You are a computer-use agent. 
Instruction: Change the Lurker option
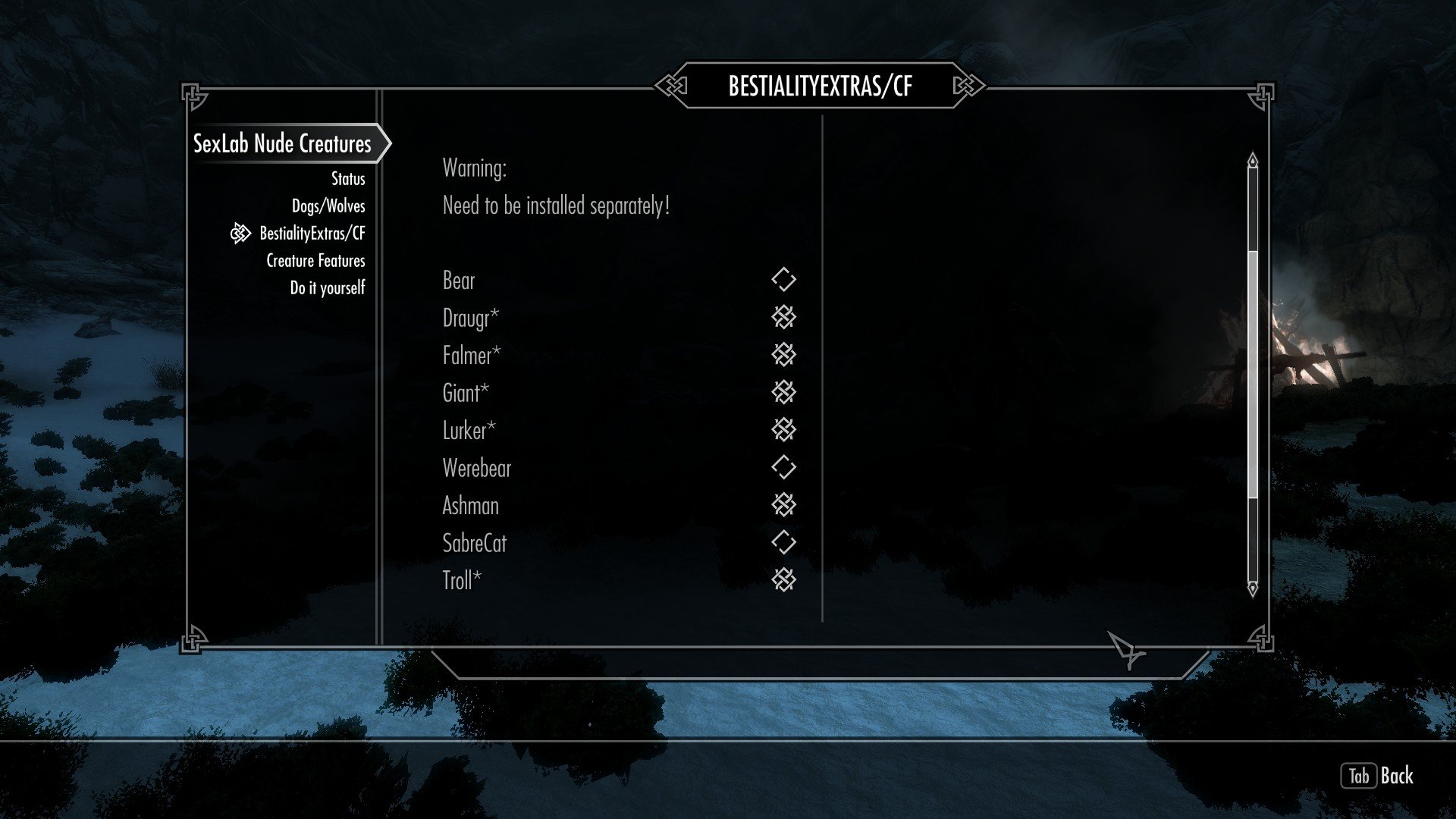coord(783,430)
